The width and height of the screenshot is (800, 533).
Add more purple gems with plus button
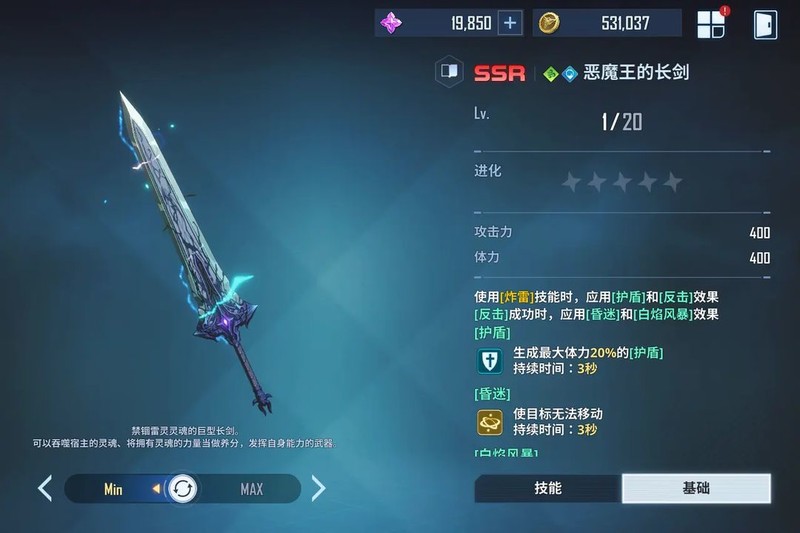(x=510, y=23)
